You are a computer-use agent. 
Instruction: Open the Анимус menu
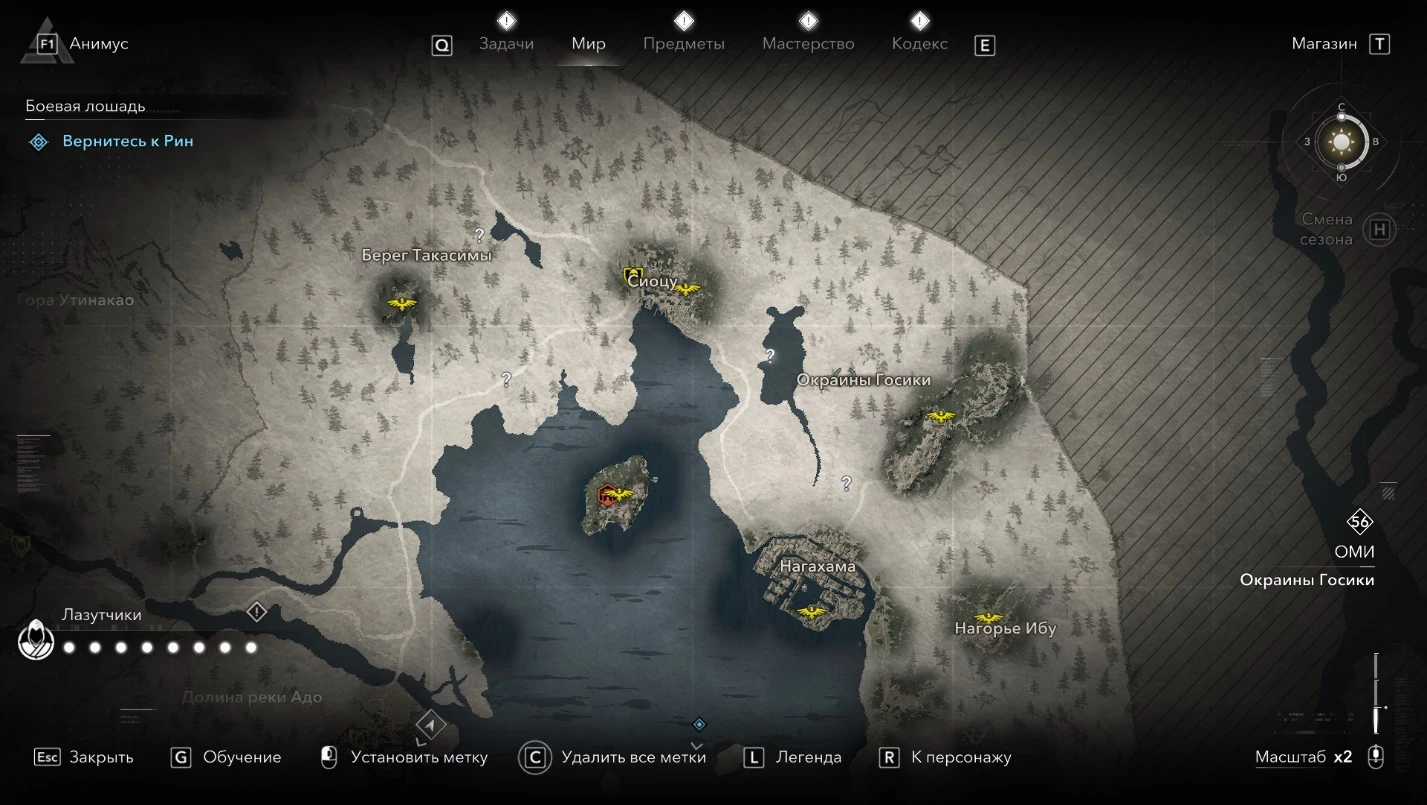click(x=98, y=44)
